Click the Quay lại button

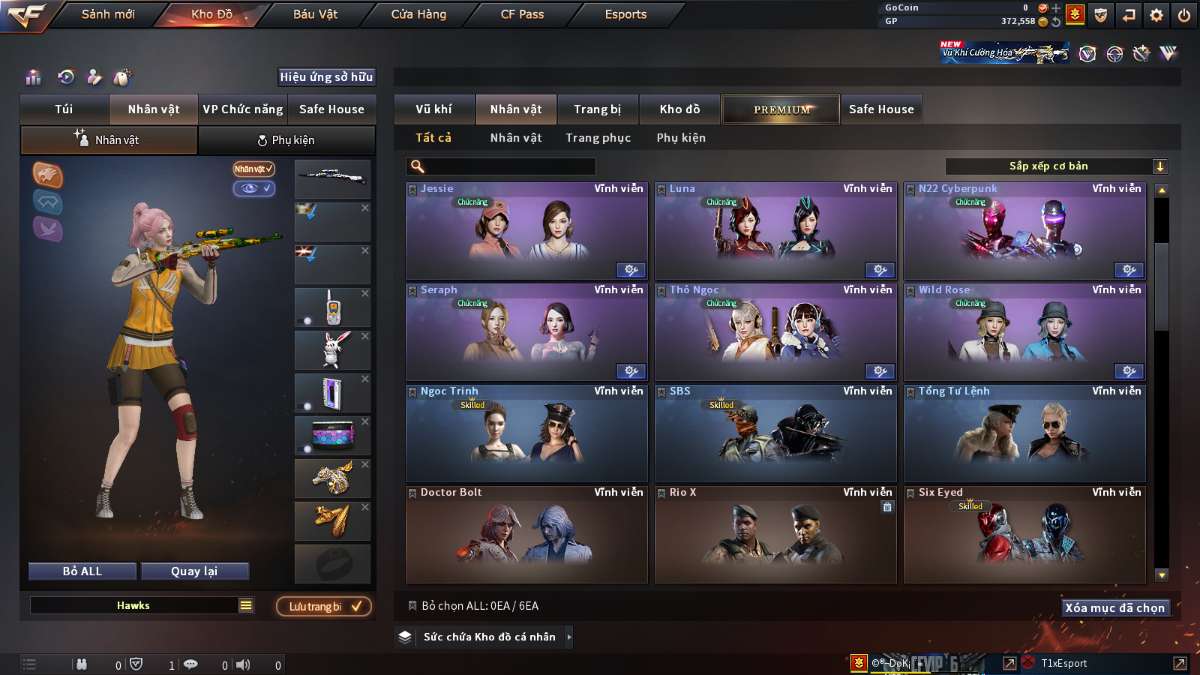194,571
